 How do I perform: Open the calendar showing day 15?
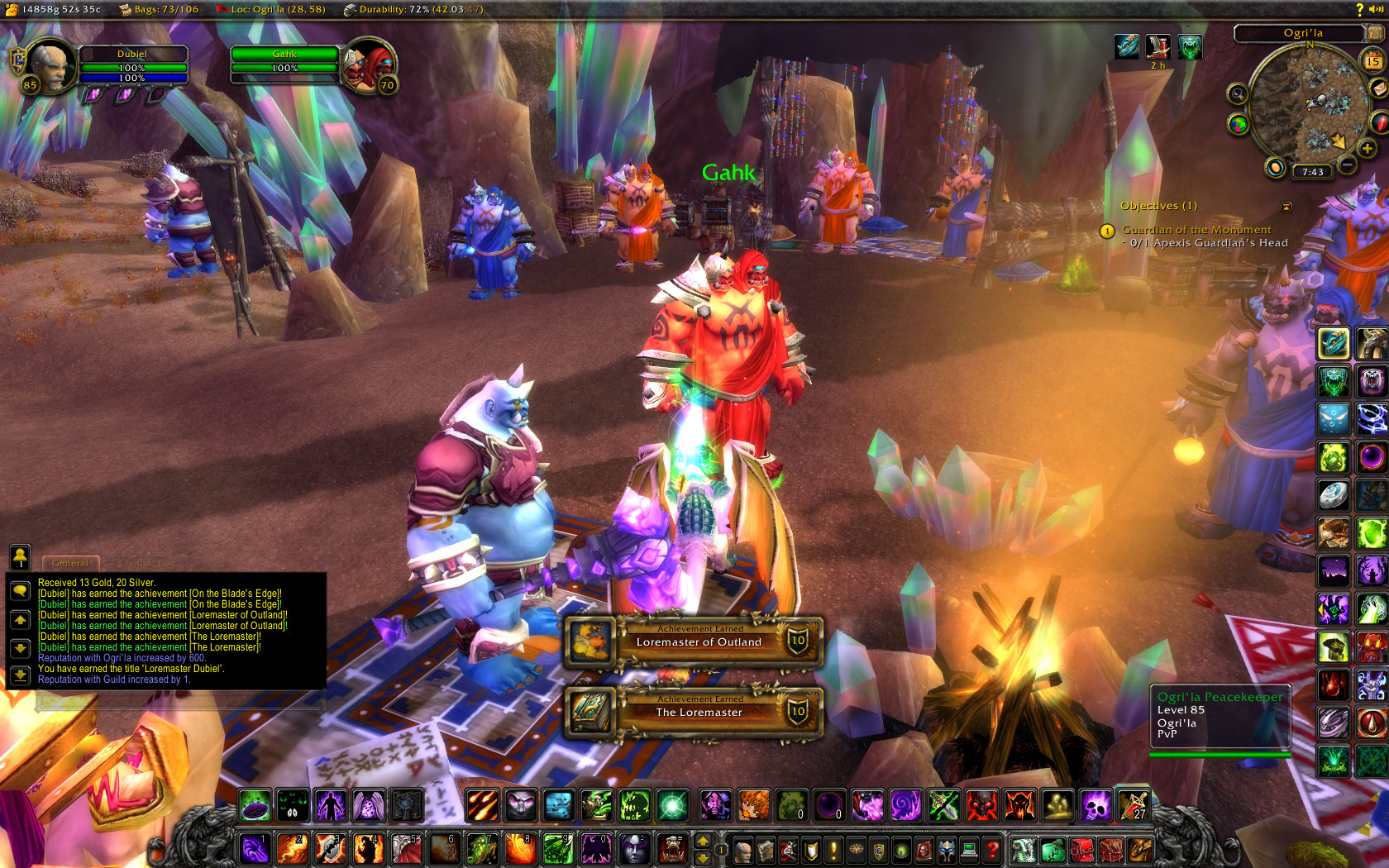[1372, 61]
